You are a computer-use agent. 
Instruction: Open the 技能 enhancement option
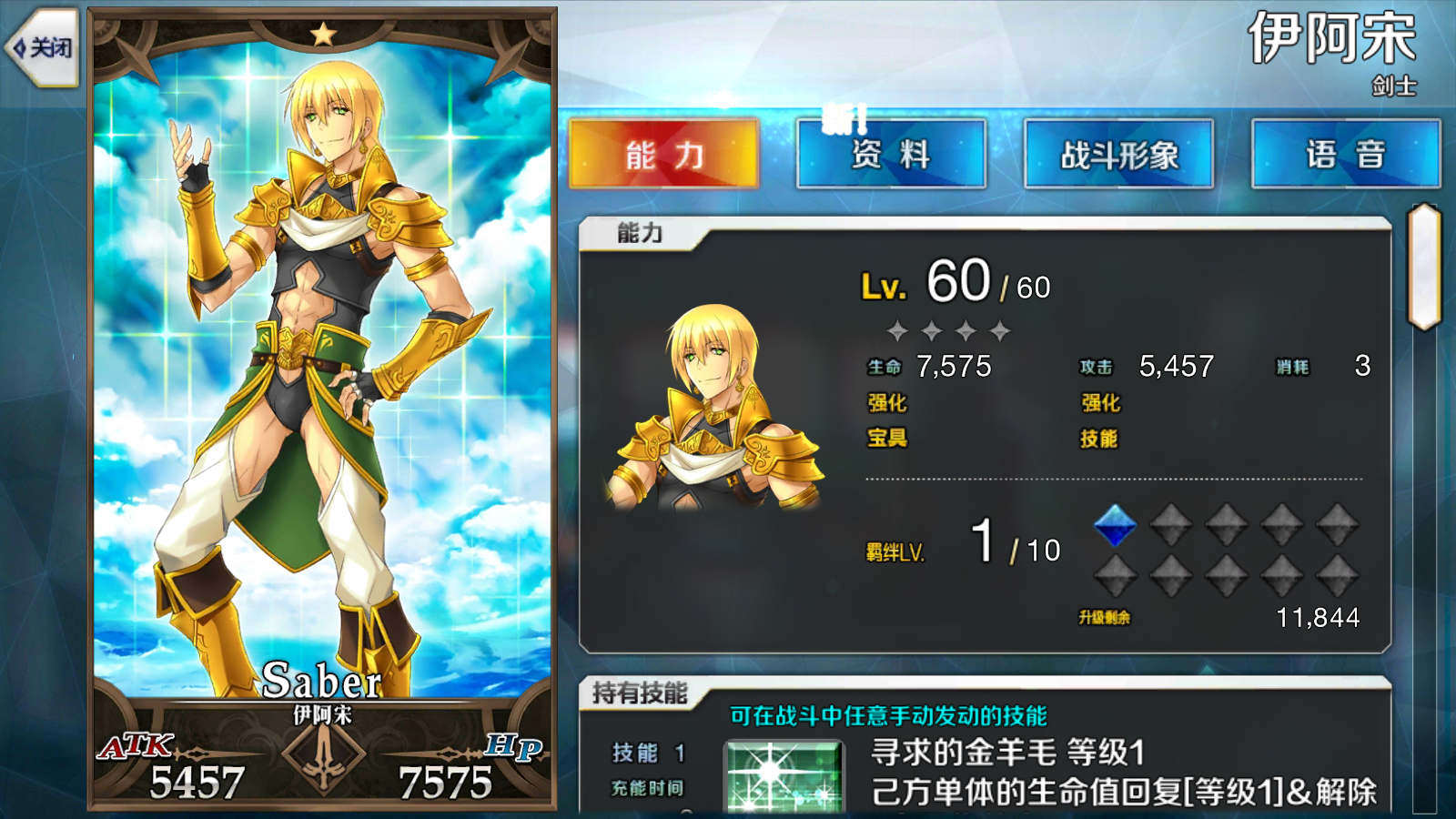(x=1101, y=440)
